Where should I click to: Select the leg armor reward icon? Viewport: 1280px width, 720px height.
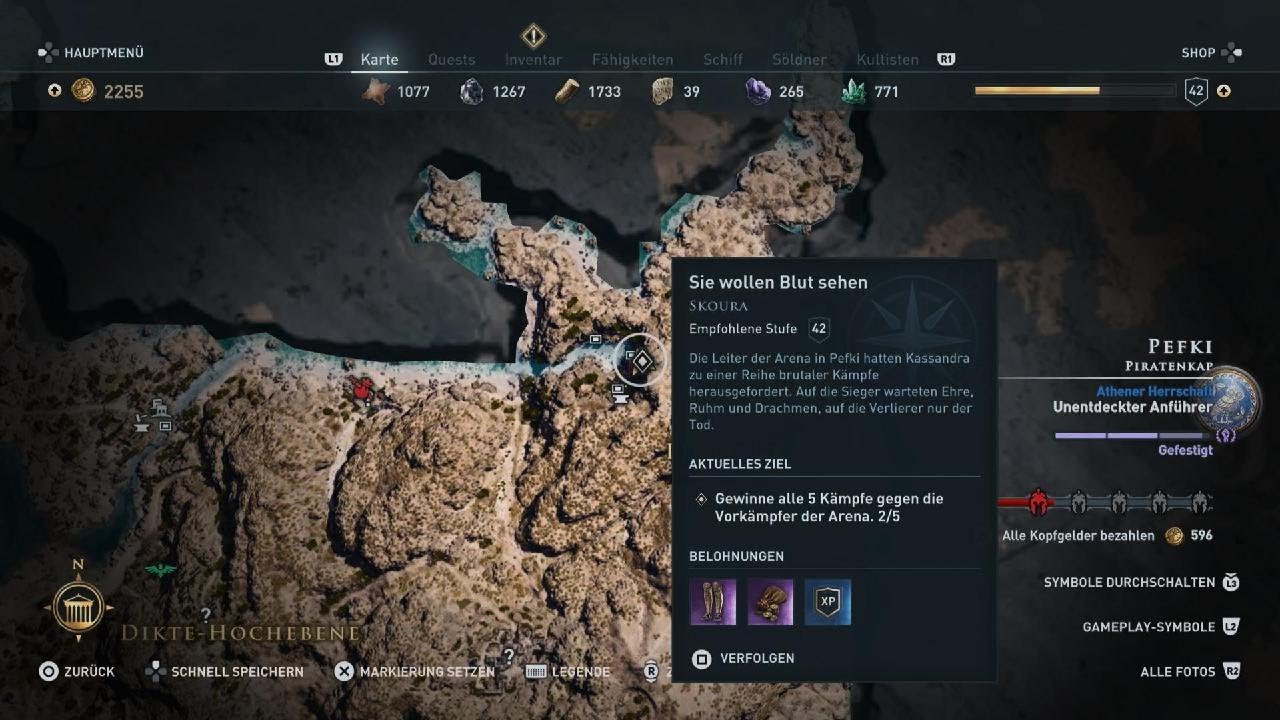pos(713,602)
